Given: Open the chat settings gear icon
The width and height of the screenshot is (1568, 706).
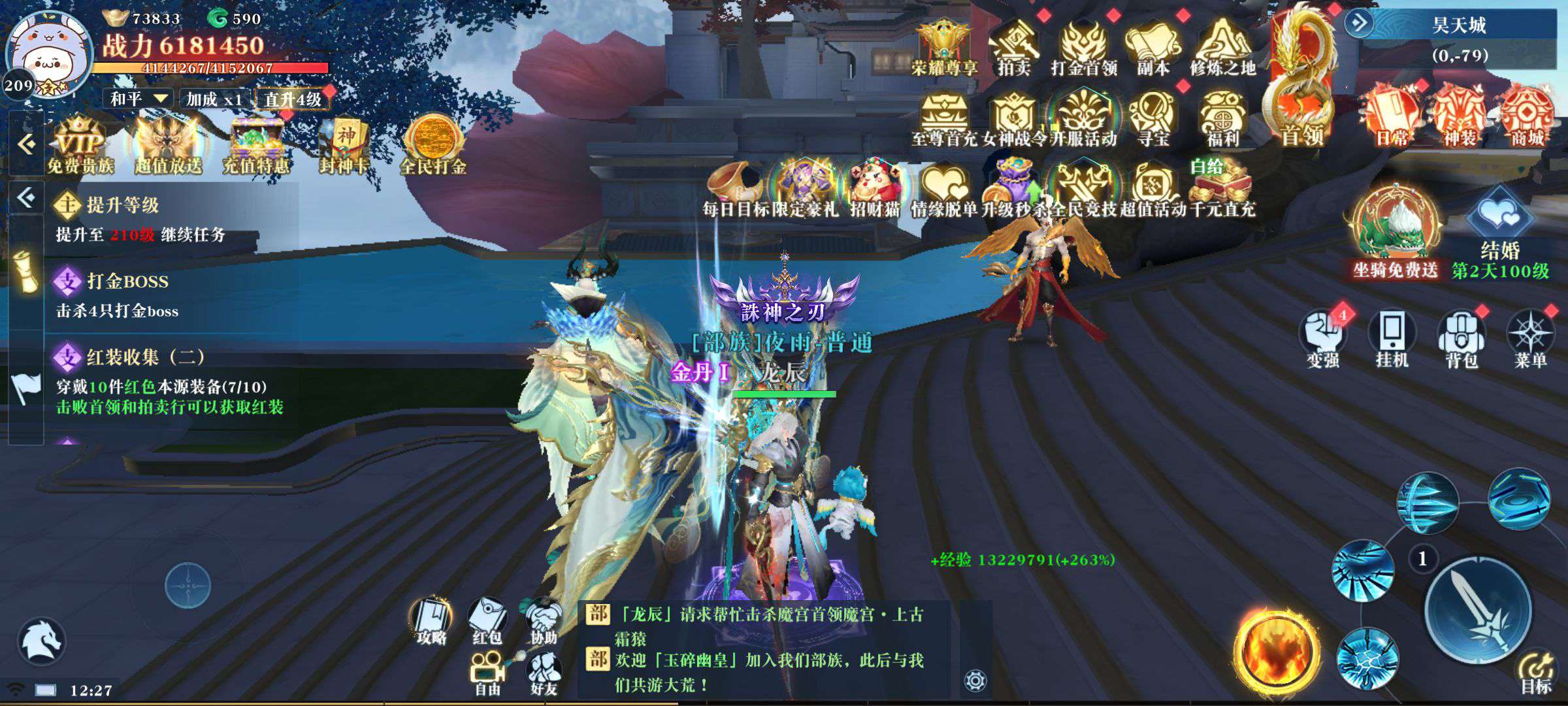Looking at the screenshot, I should point(975,681).
